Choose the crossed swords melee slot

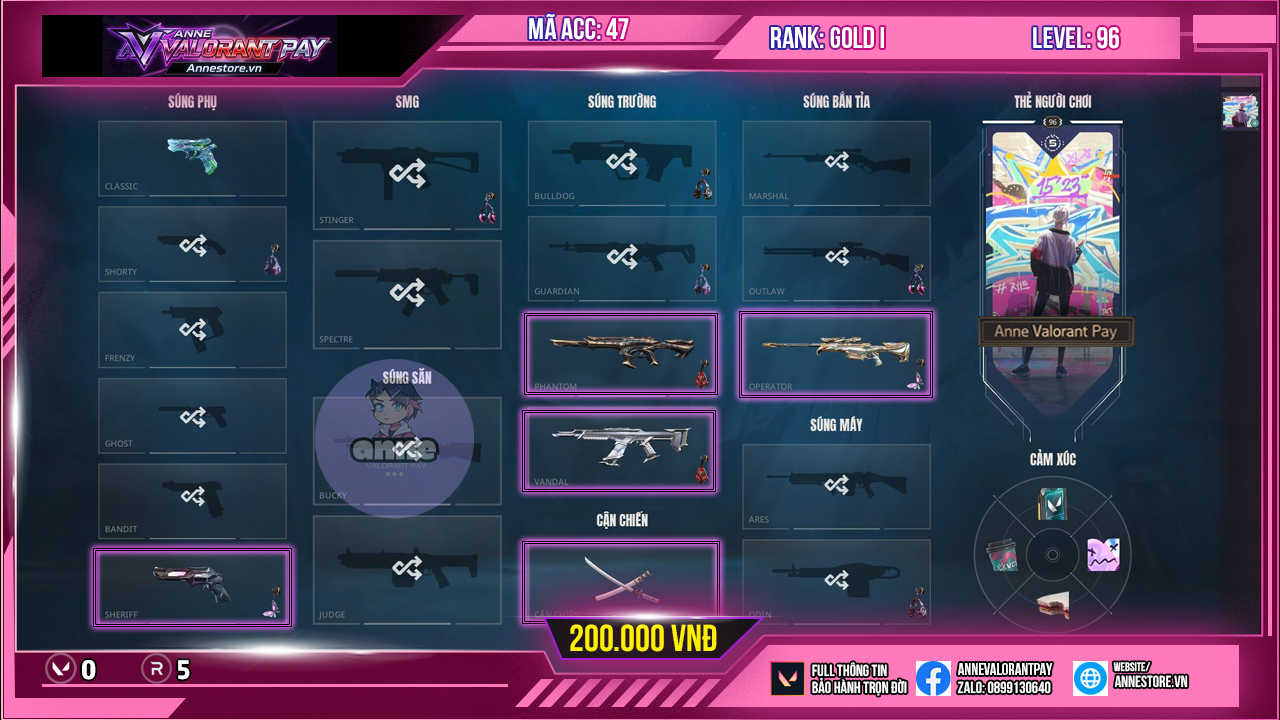(621, 580)
